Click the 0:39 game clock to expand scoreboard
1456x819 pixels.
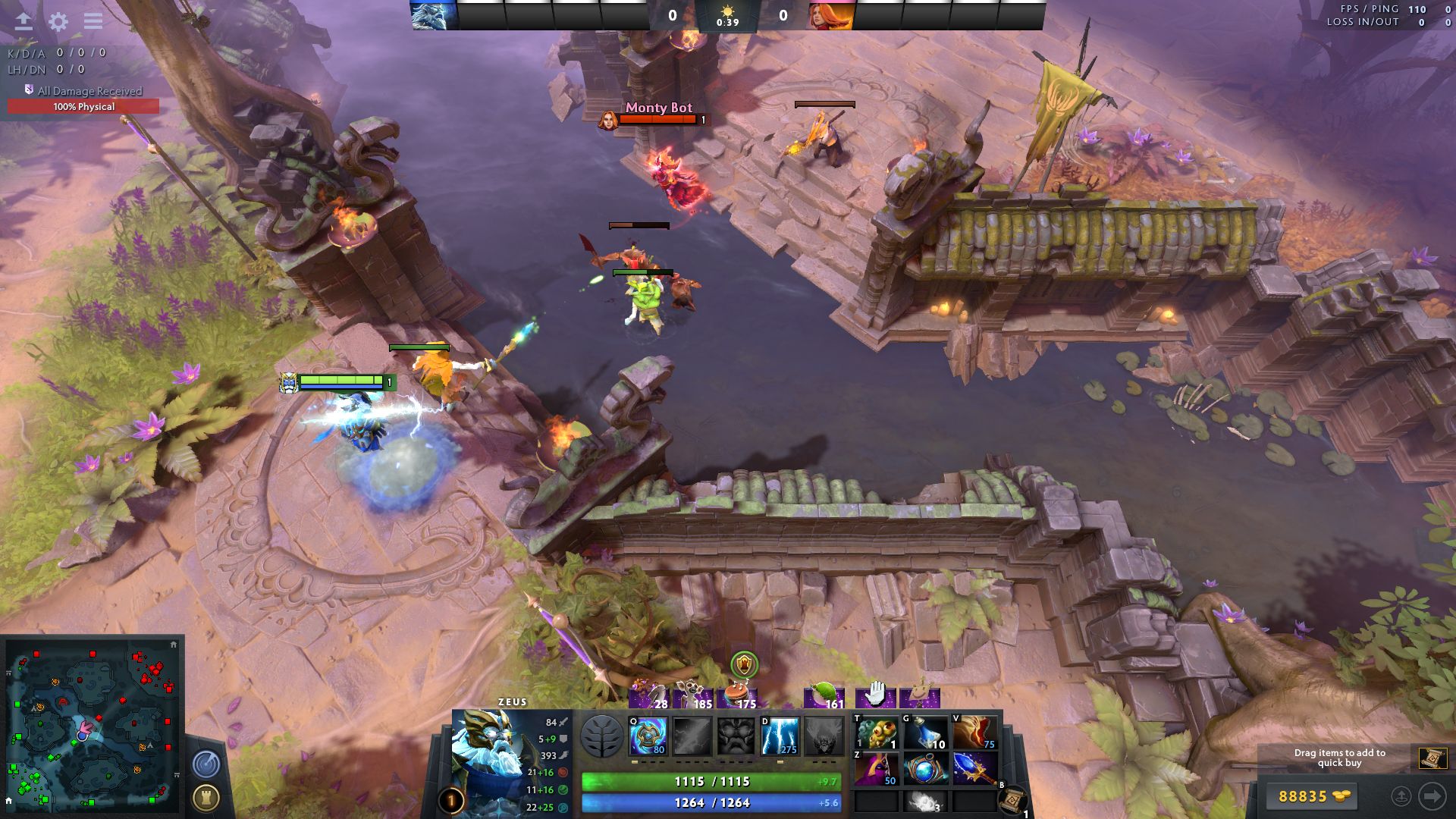click(x=729, y=22)
